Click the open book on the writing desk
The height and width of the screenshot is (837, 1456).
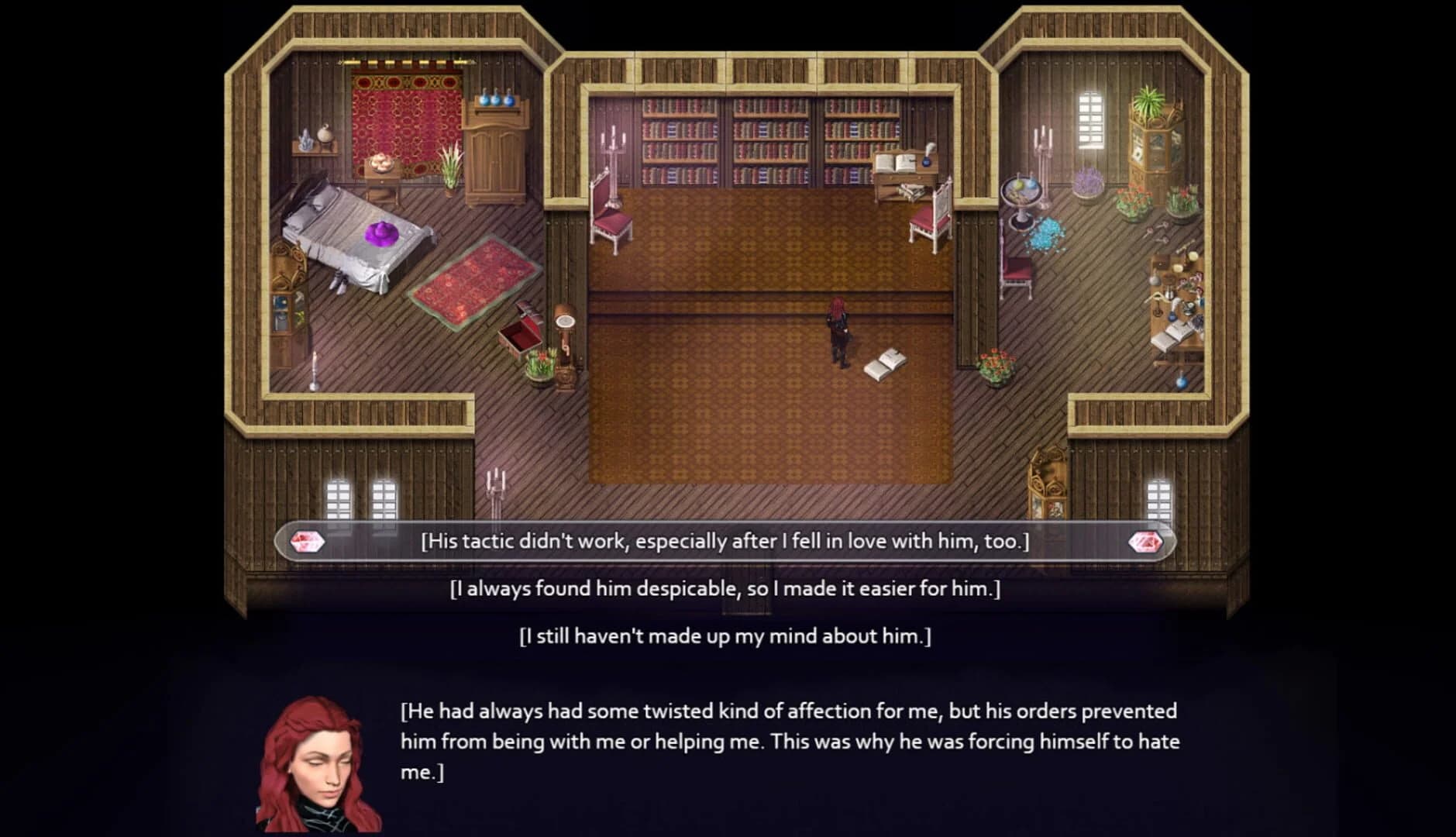pos(895,163)
